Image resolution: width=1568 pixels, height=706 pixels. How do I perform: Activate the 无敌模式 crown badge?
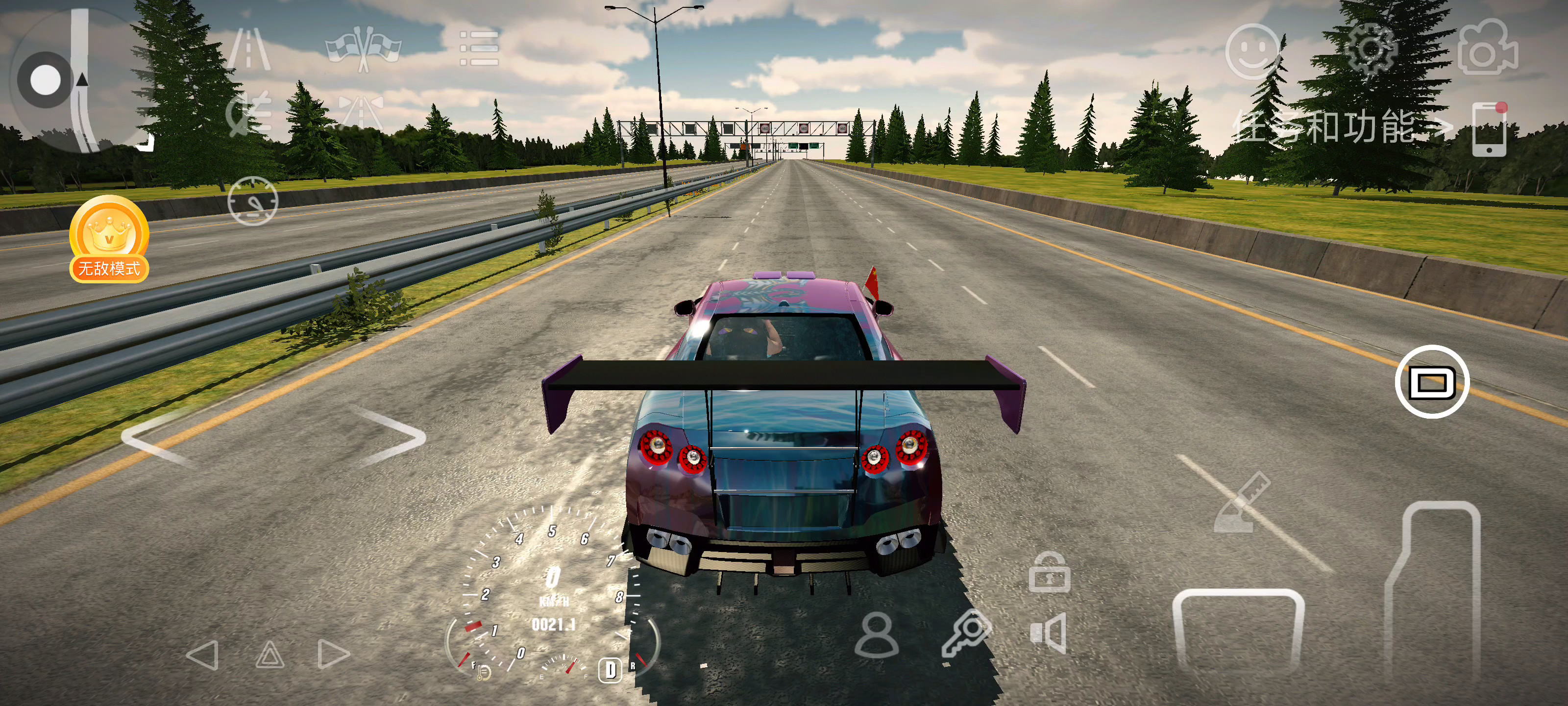pyautogui.click(x=109, y=239)
